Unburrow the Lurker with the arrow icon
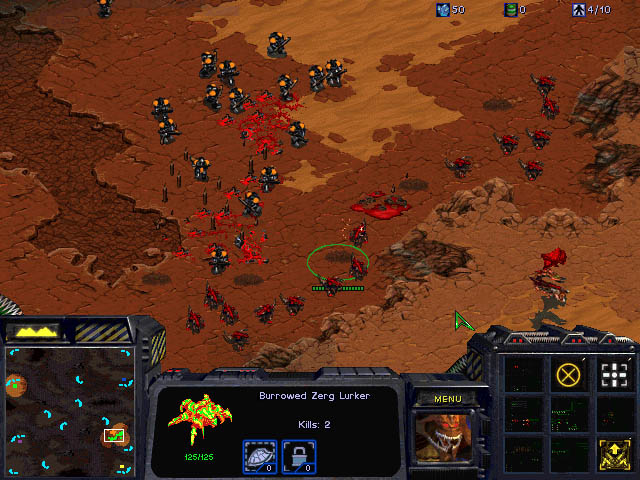640x480 pixels. tap(613, 453)
